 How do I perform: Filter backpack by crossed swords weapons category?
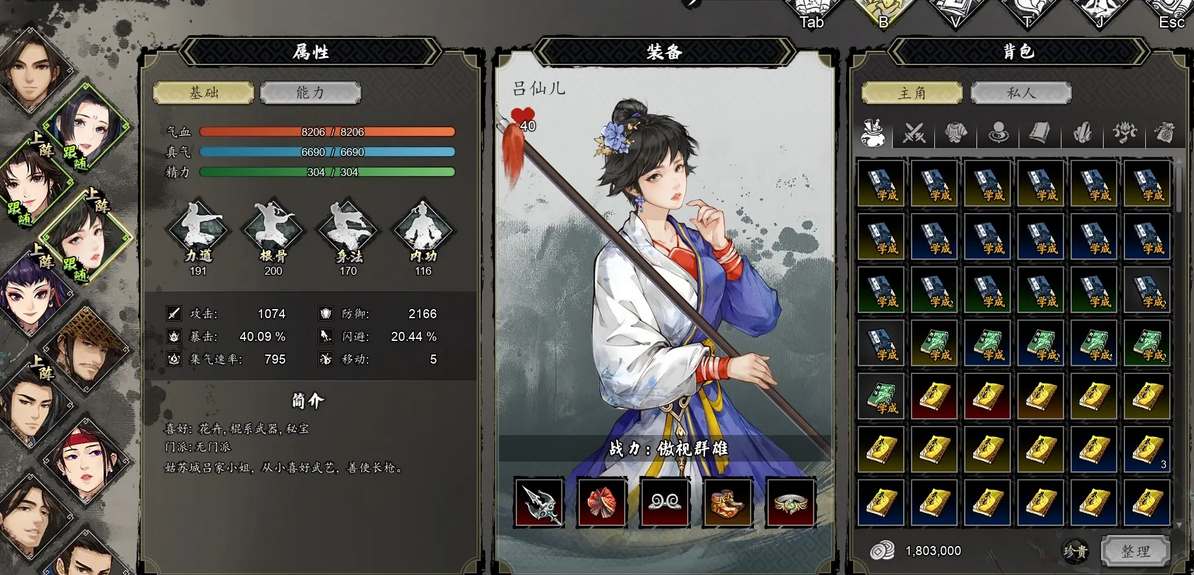coord(914,132)
